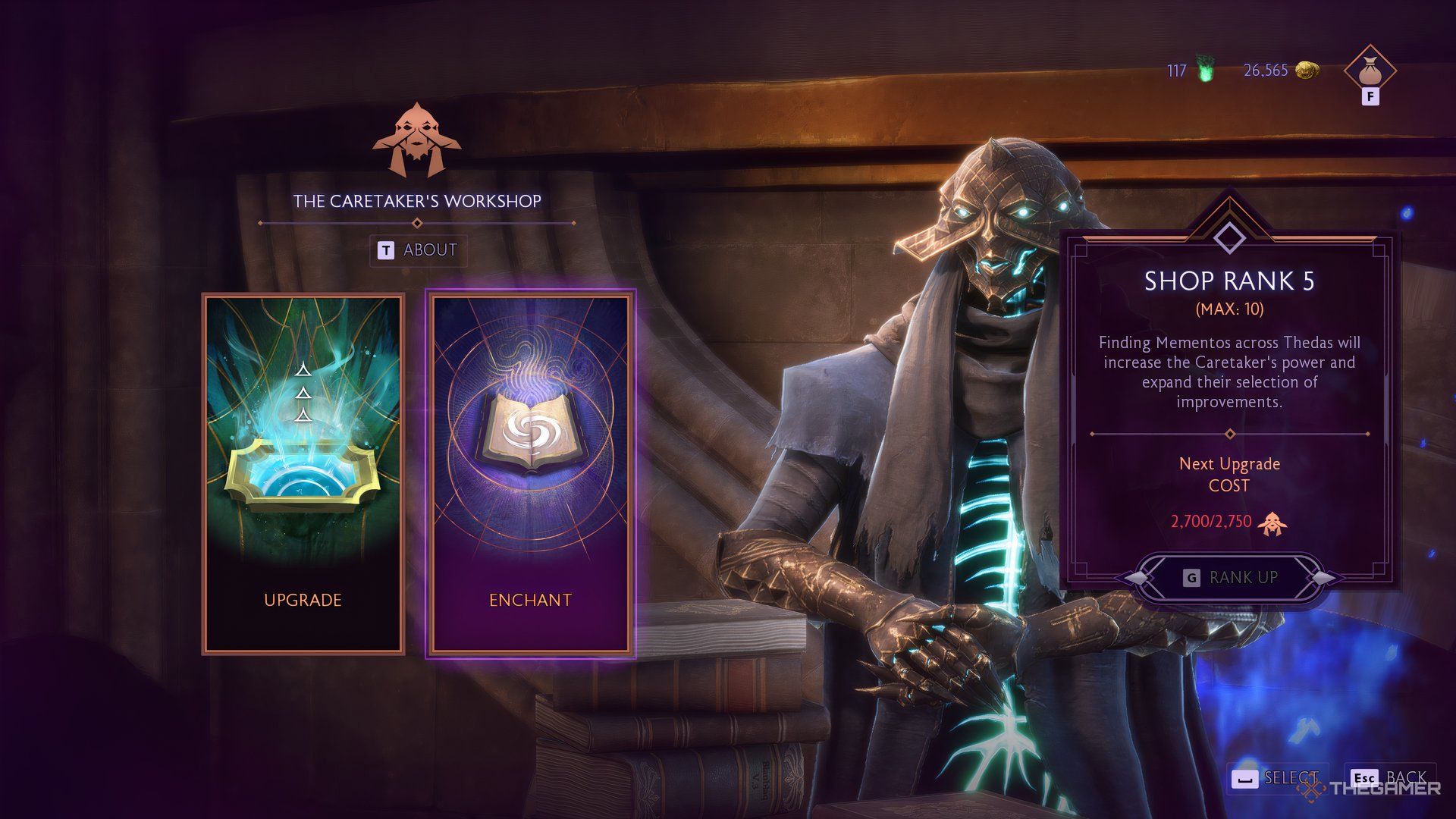Open the About info button
Viewport: 1456px width, 819px height.
[418, 250]
